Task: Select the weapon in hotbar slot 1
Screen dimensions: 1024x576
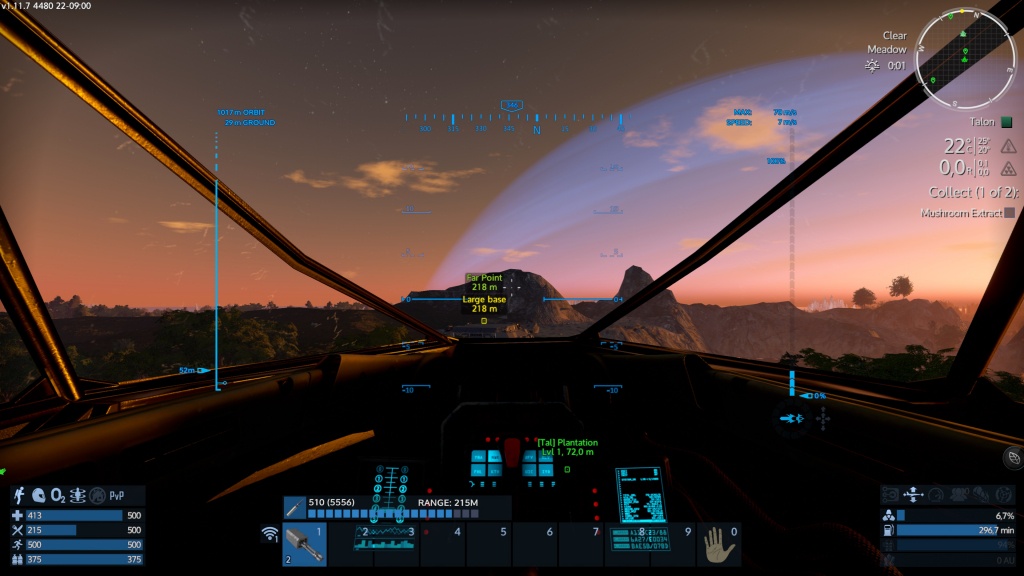Action: 304,545
